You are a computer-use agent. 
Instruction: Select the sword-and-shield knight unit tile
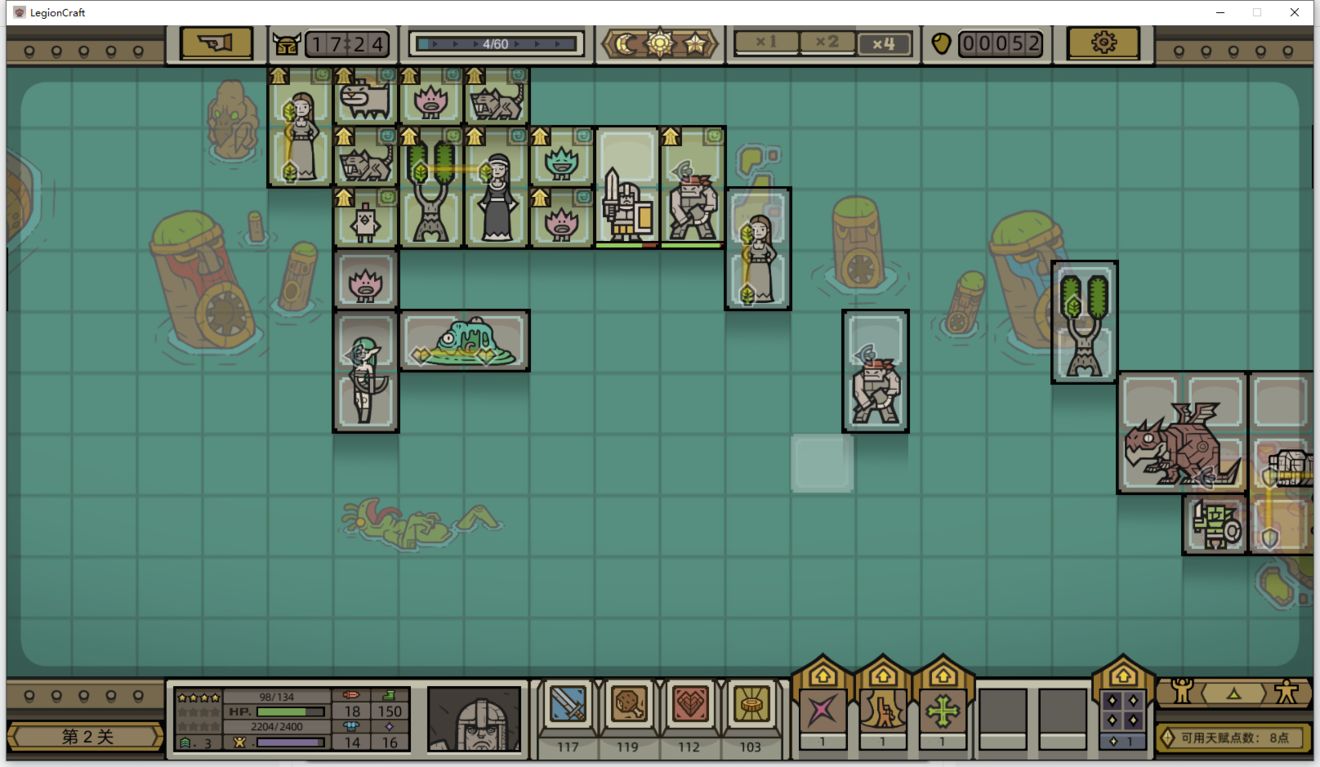[x=627, y=205]
